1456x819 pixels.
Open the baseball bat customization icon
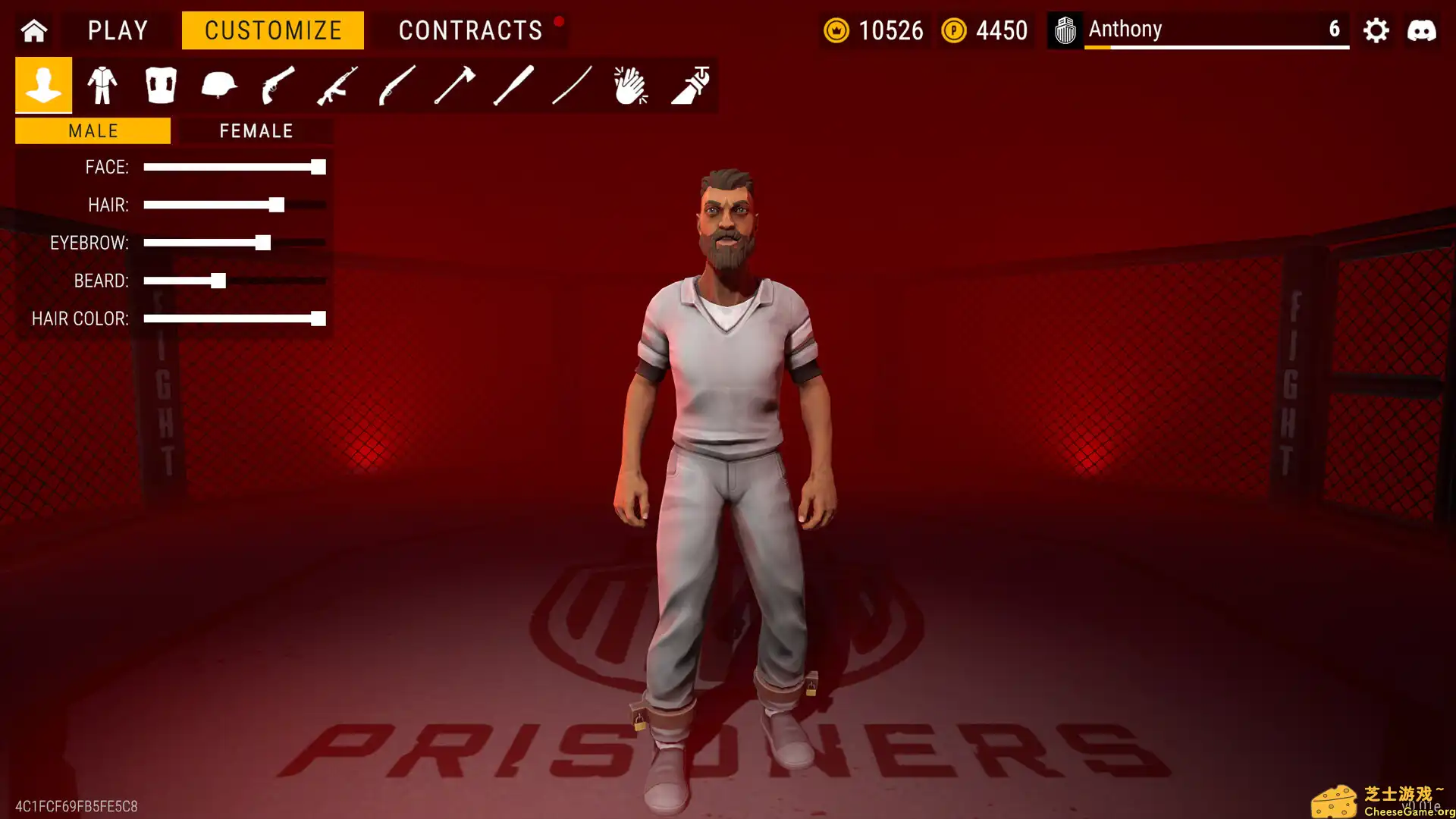pyautogui.click(x=510, y=85)
